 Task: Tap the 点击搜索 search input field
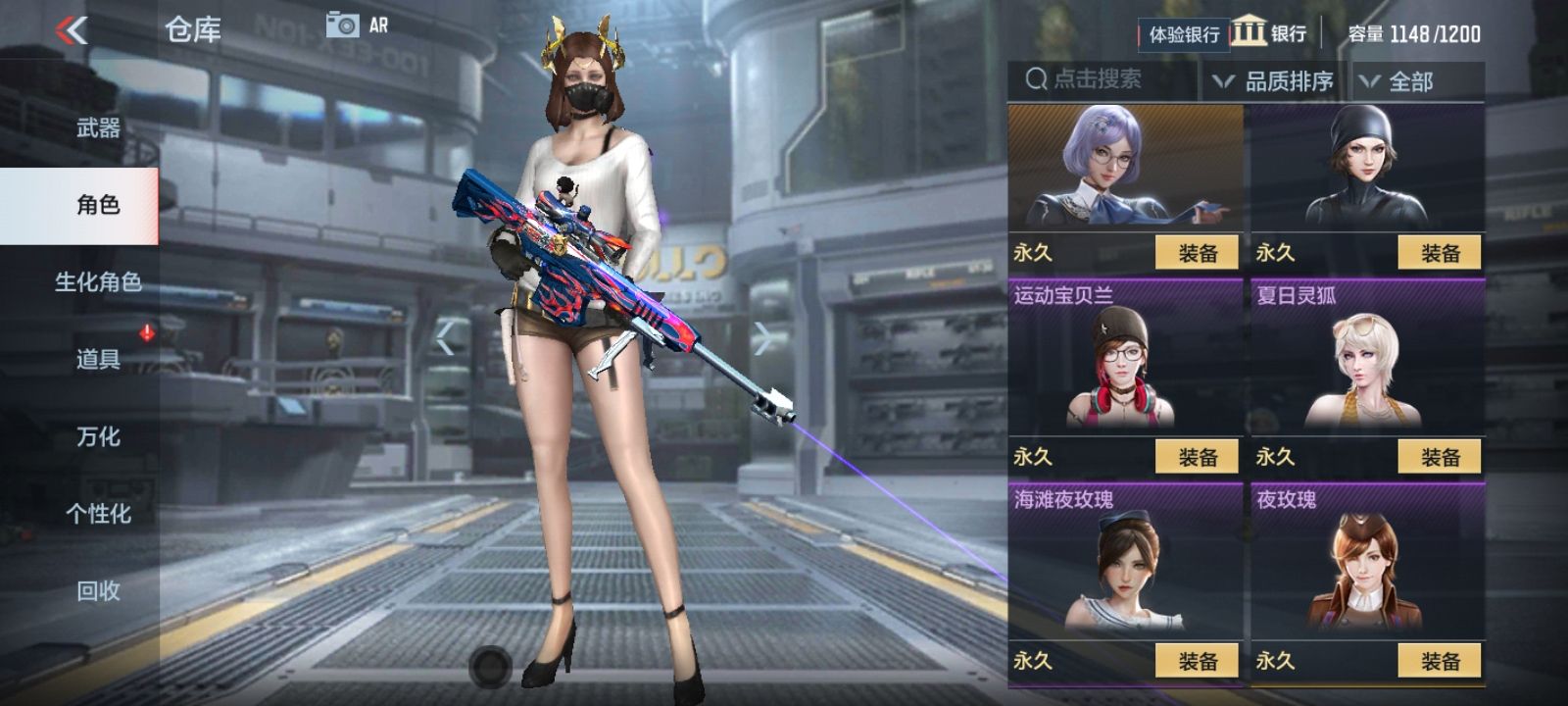click(1098, 81)
